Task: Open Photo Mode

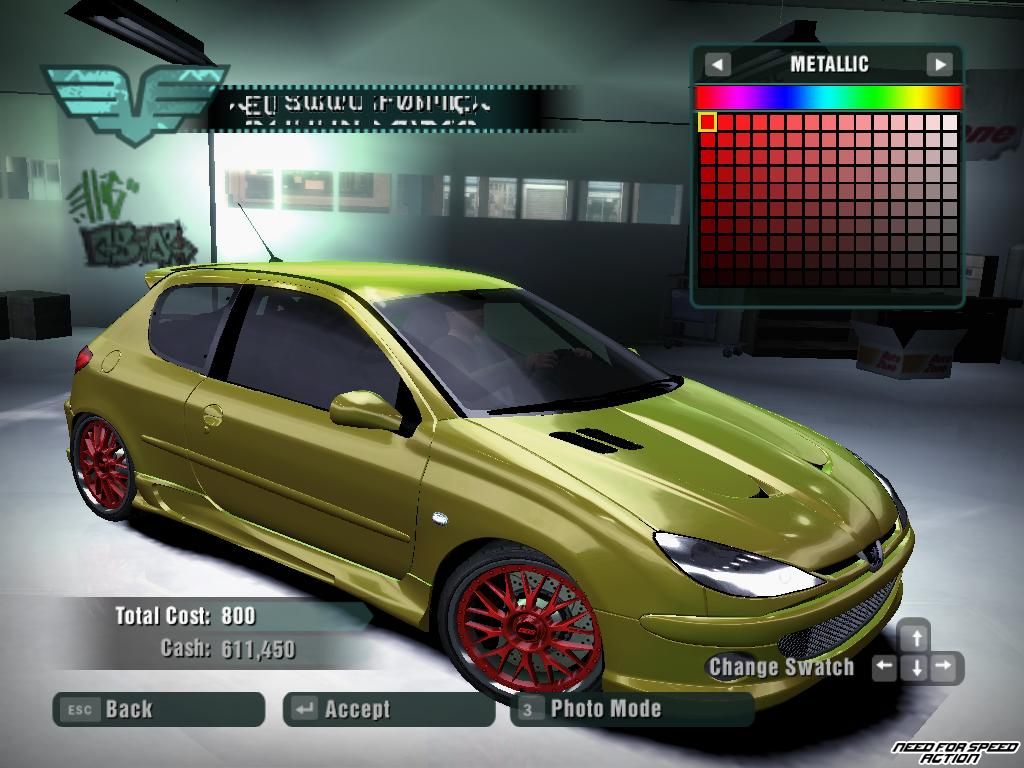Action: click(x=632, y=709)
